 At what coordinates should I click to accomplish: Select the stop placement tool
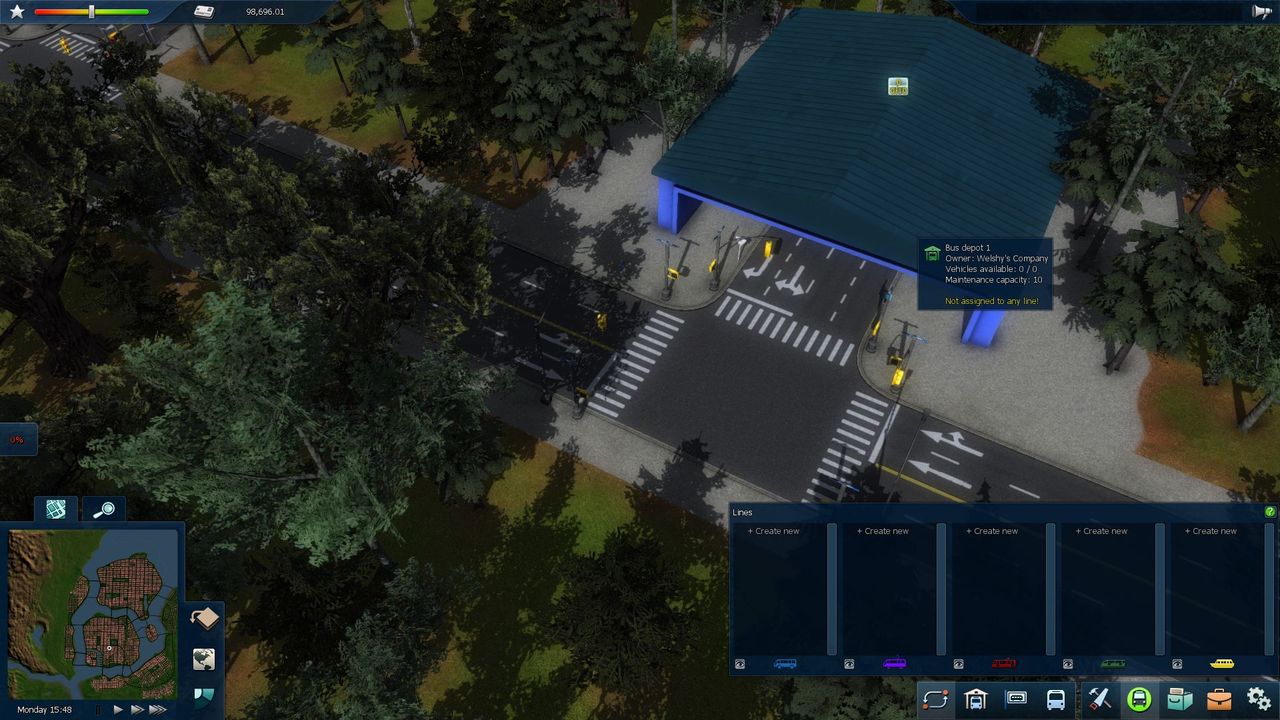pyautogui.click(x=1016, y=699)
